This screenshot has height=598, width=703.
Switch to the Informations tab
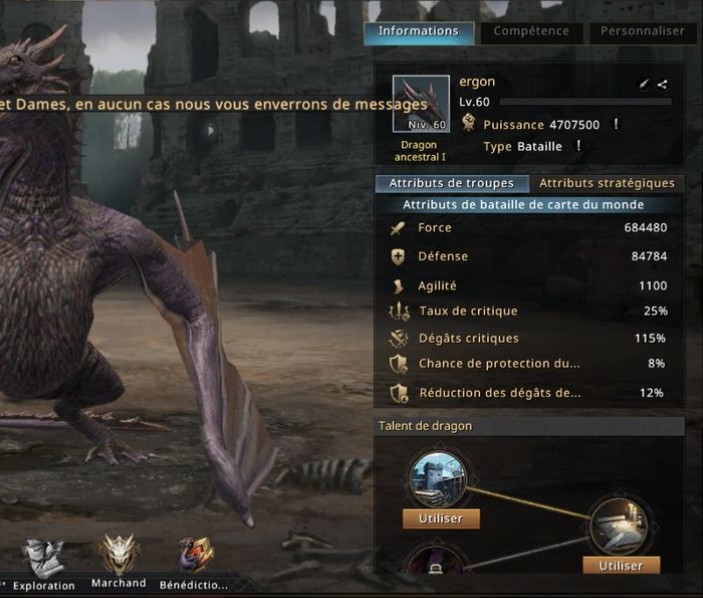(x=418, y=31)
